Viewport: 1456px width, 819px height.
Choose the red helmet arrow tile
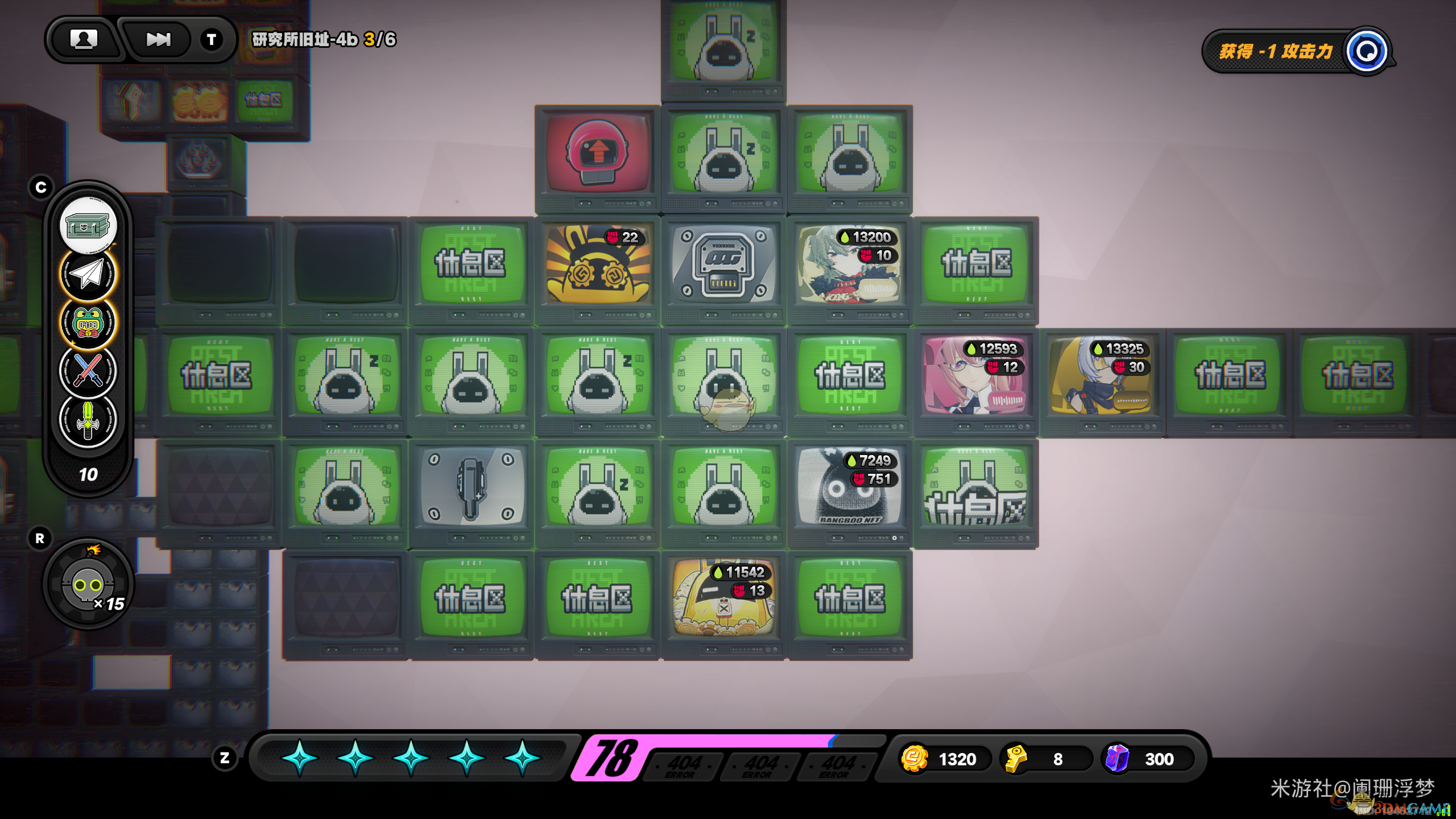point(597,152)
